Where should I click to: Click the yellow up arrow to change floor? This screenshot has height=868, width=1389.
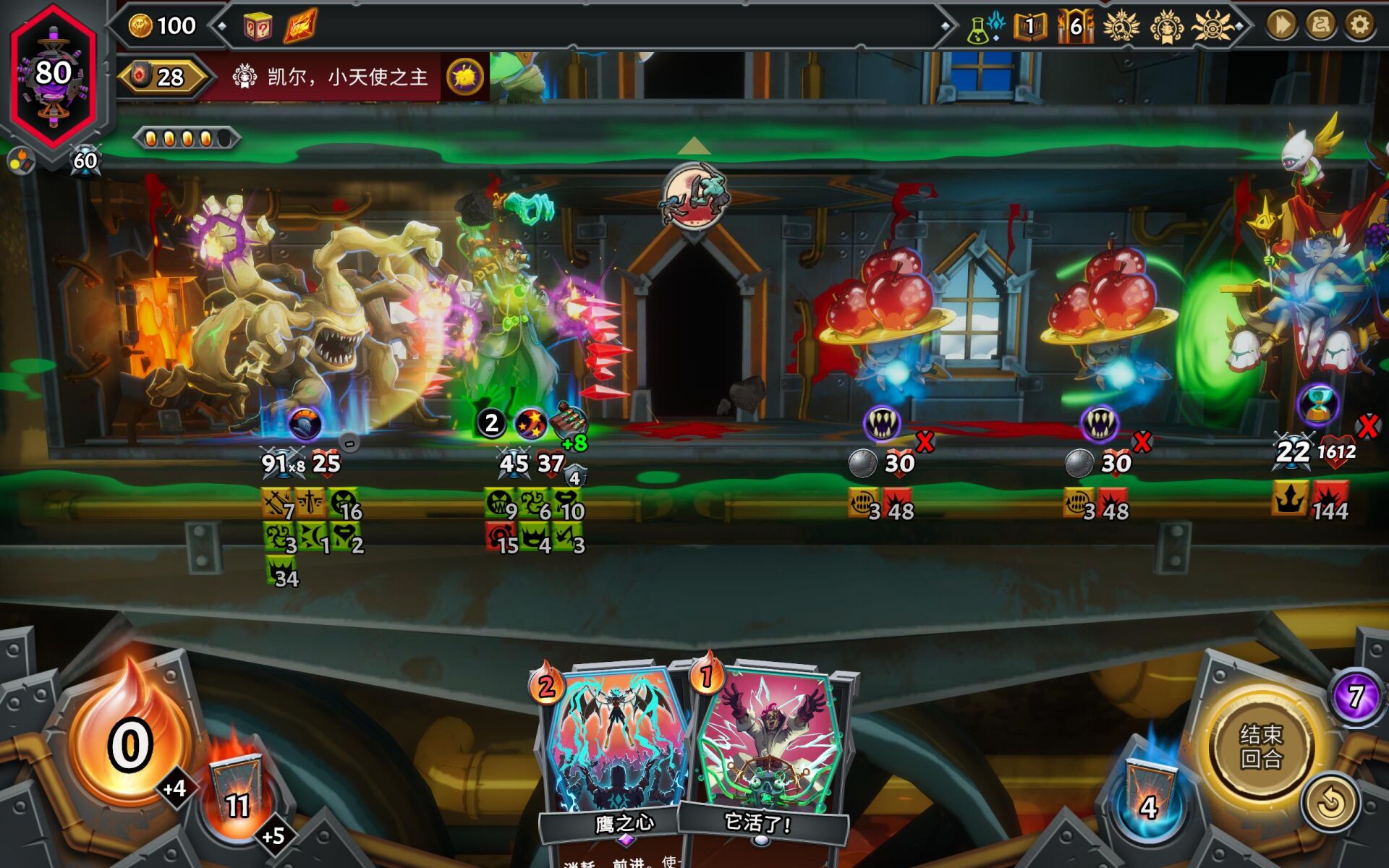[x=694, y=146]
